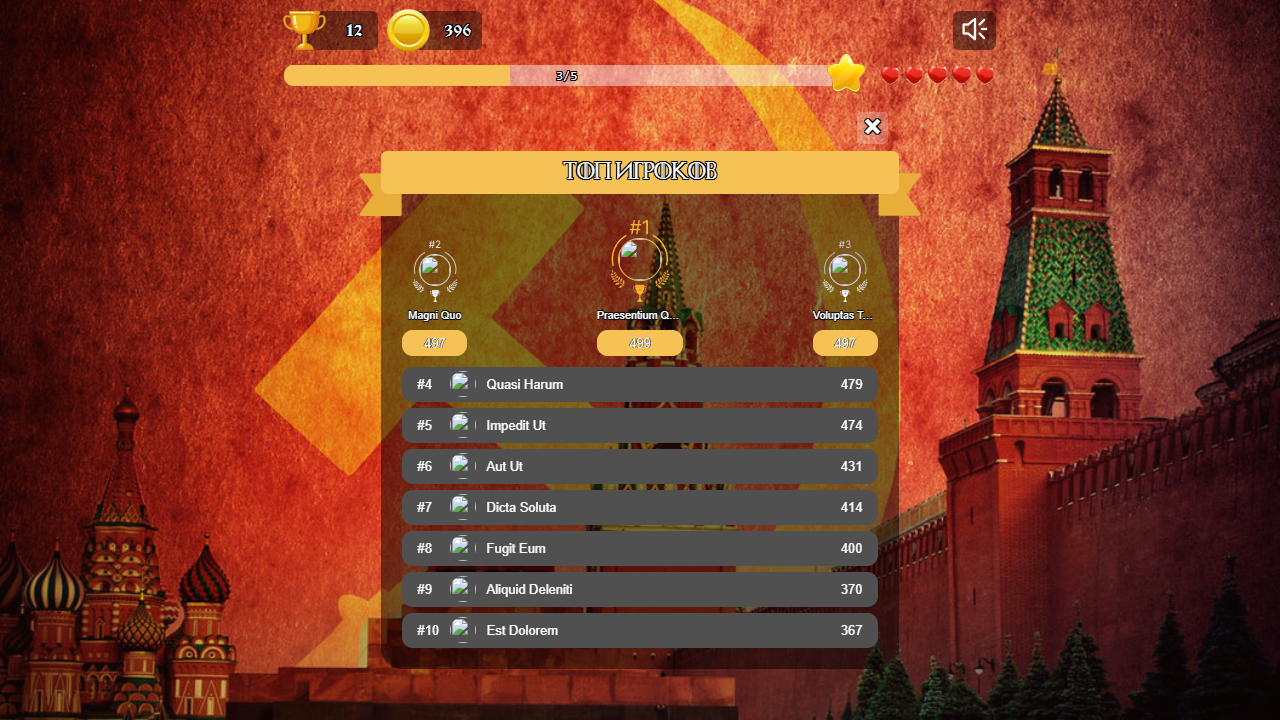This screenshot has height=720, width=1280.
Task: Click the score badge showing 499
Action: (x=639, y=342)
